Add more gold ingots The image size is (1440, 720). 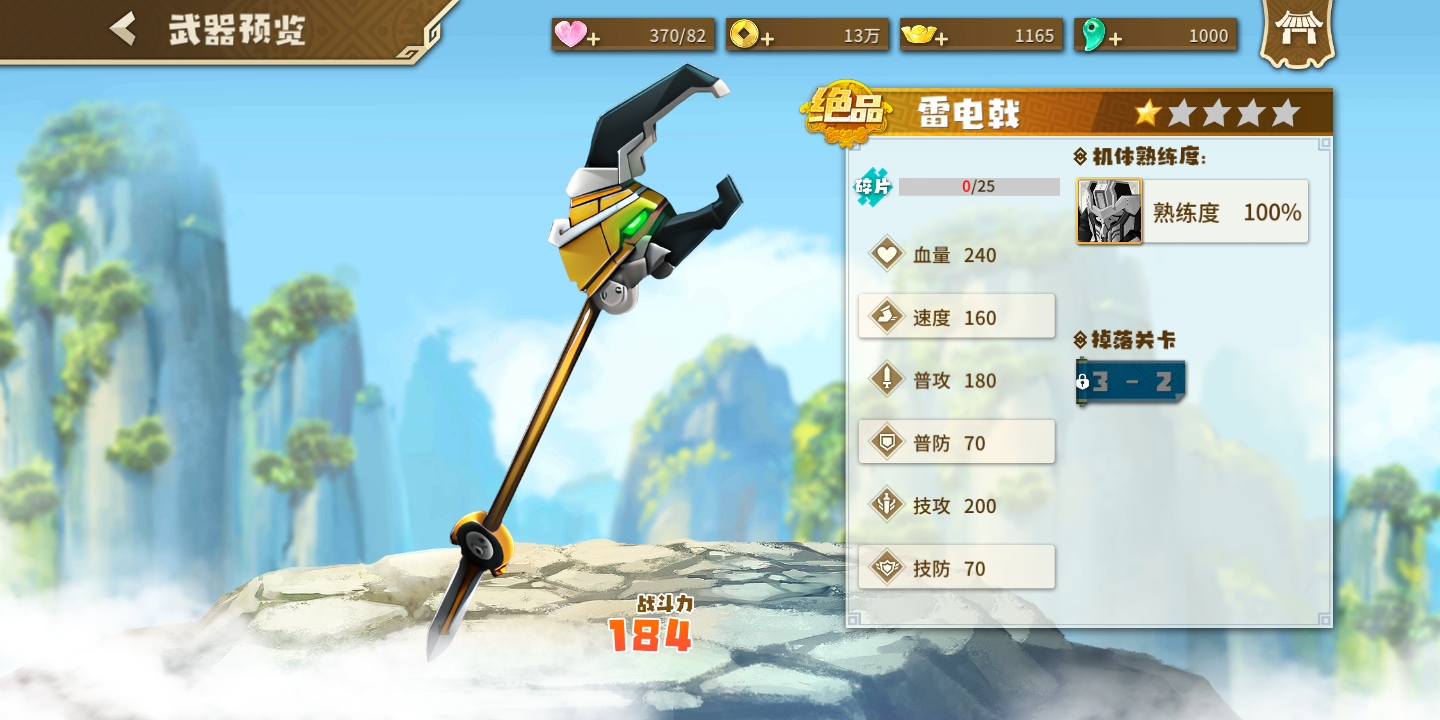941,38
